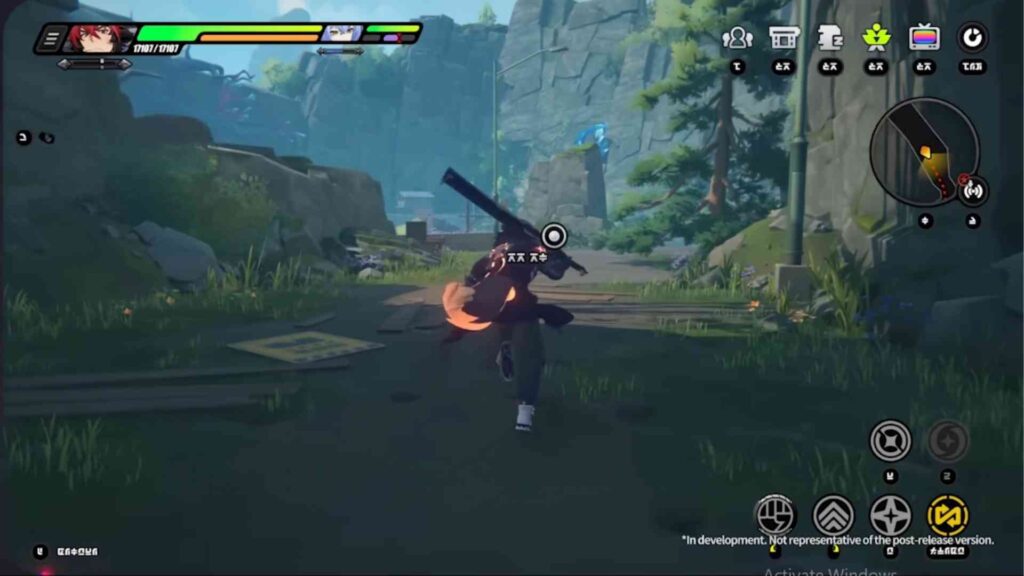Open the hamburger menu beside the red-haired portrait
Image resolution: width=1024 pixels, height=576 pixels.
point(51,39)
